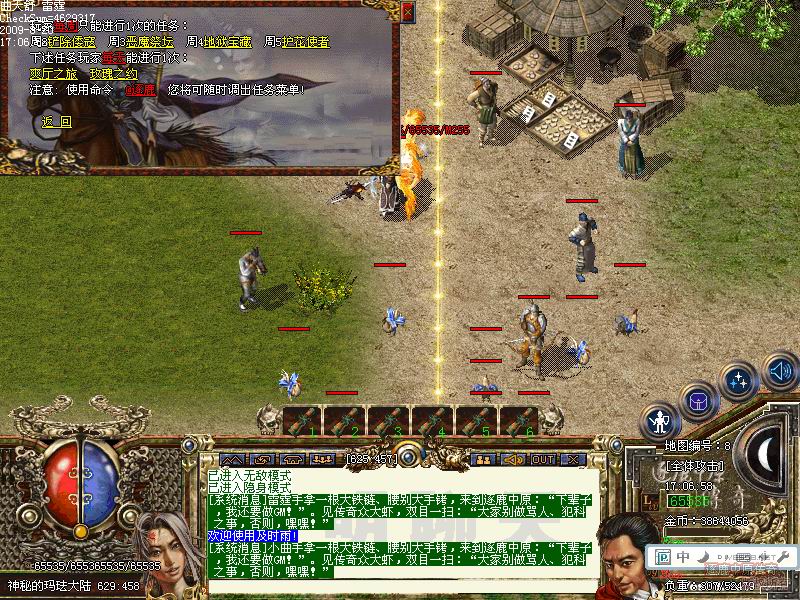
Task: Use the scroll in belt slot 1
Action: (x=301, y=421)
